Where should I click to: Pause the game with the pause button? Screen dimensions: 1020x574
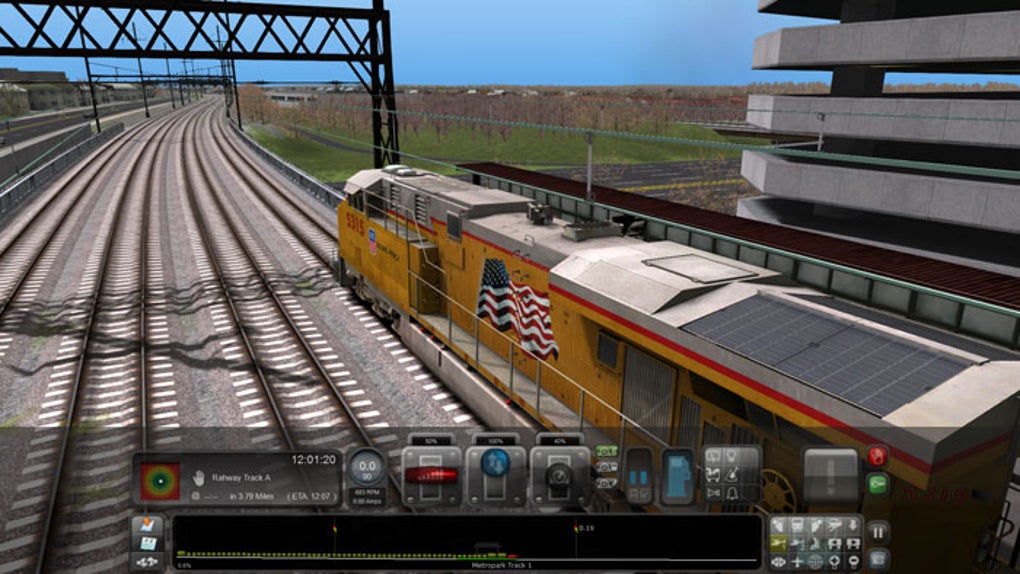tap(877, 530)
